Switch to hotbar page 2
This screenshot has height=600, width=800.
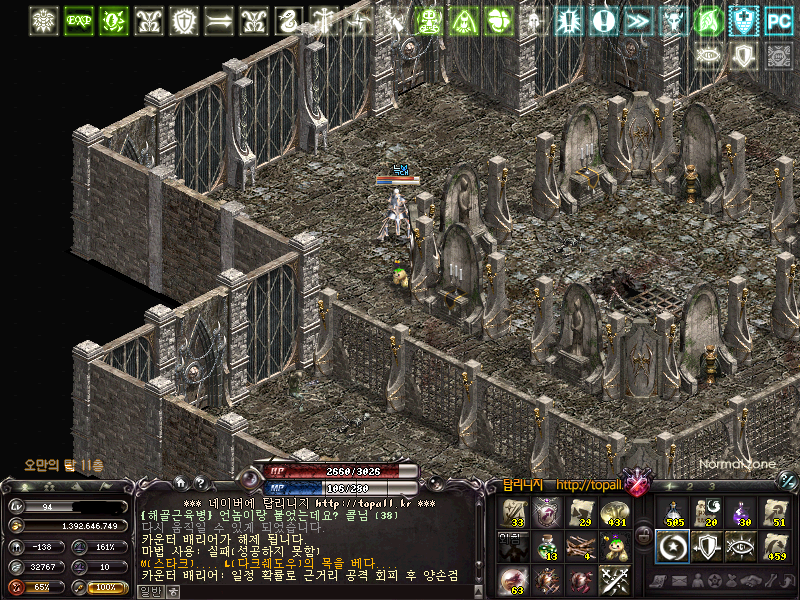pyautogui.click(x=692, y=486)
